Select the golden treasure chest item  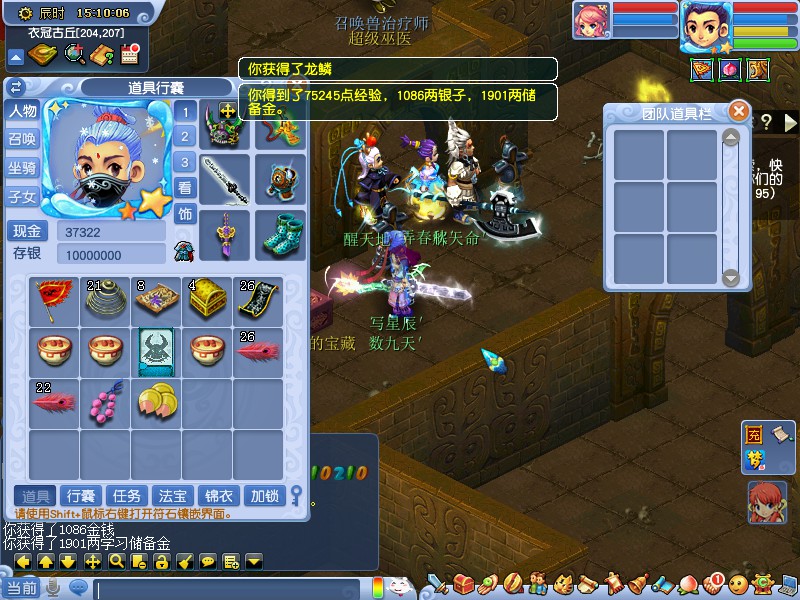[206, 298]
